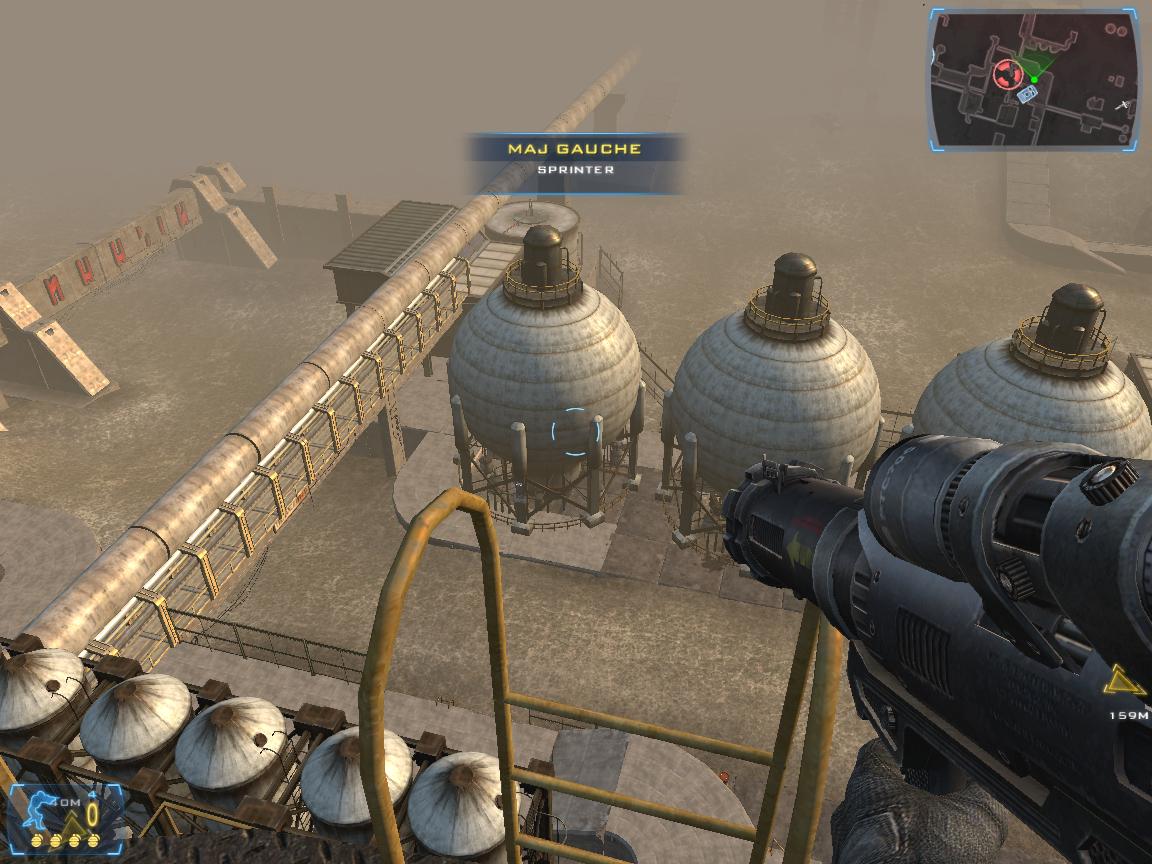Click the blue device marker on minimap
The width and height of the screenshot is (1152, 864).
coord(1027,94)
